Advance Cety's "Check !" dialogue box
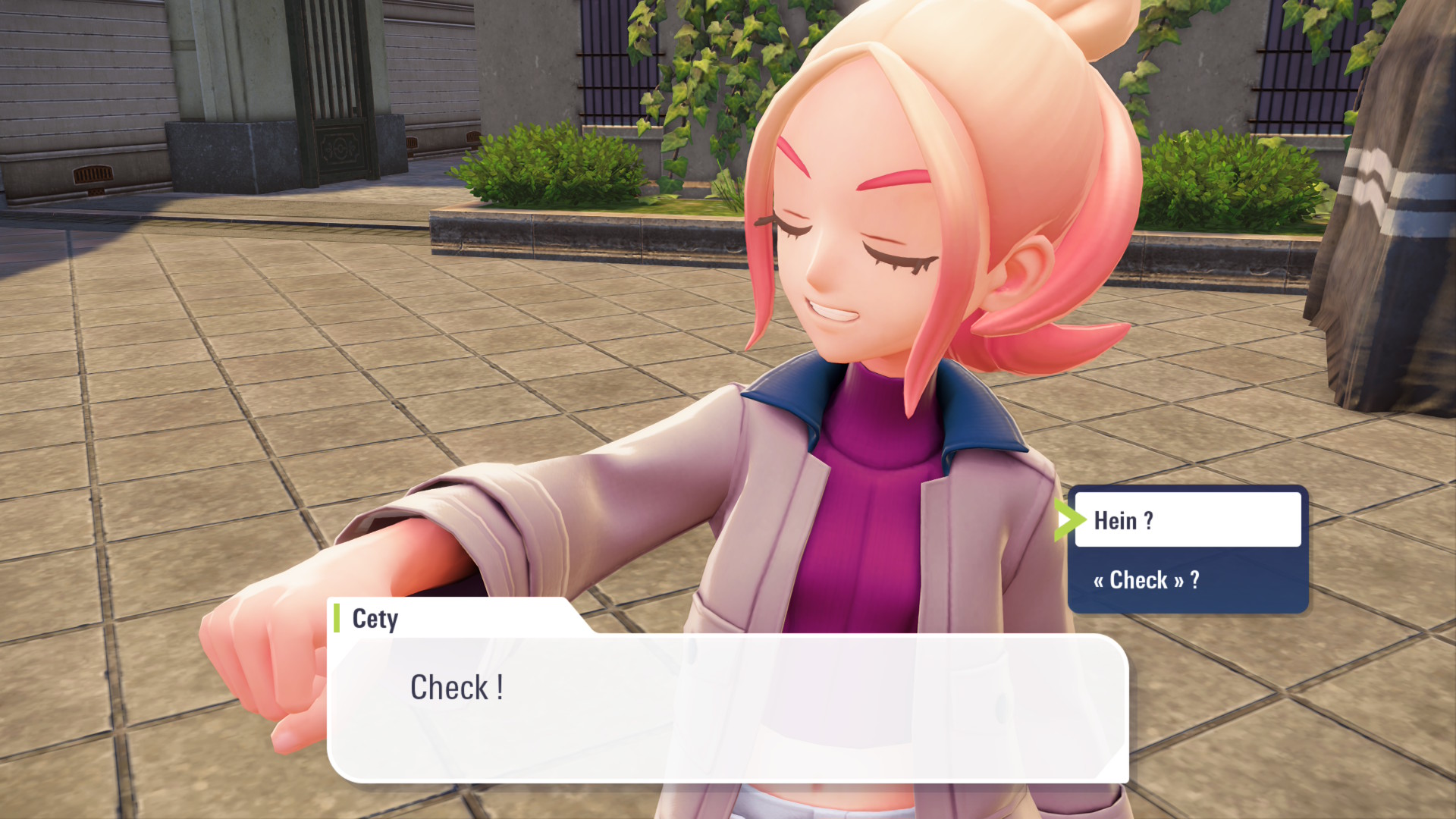Viewport: 1456px width, 819px height. pos(726,707)
